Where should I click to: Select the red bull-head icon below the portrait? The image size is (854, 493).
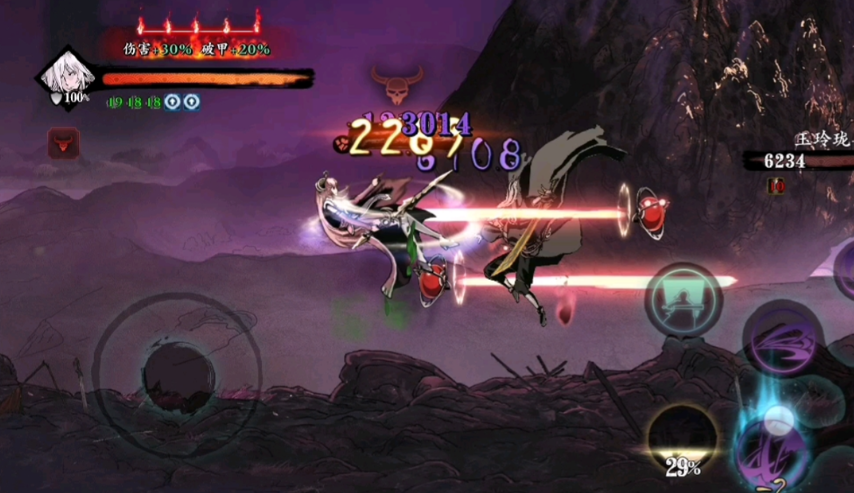[x=63, y=143]
